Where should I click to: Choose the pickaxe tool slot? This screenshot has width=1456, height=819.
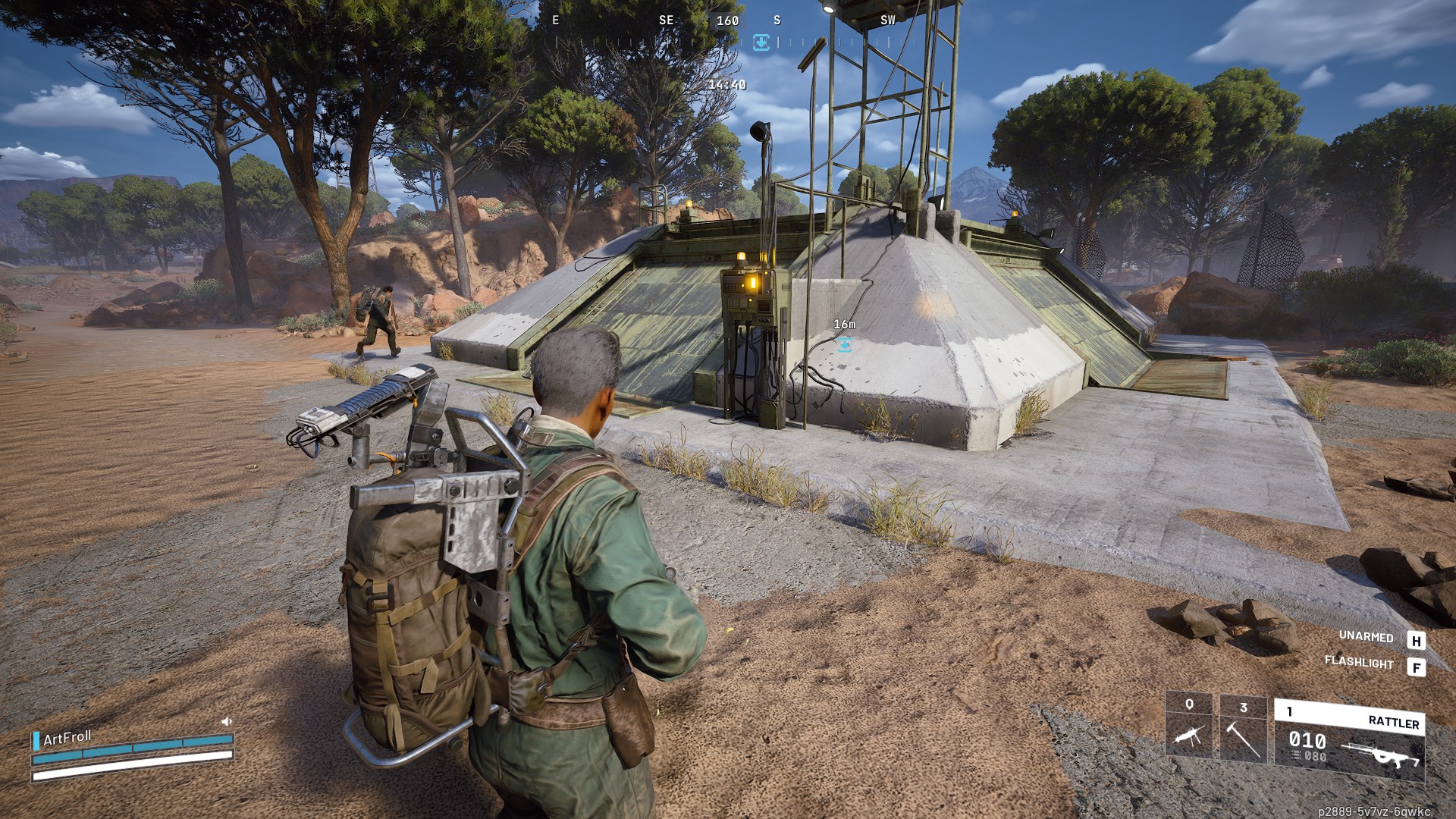pyautogui.click(x=1243, y=730)
